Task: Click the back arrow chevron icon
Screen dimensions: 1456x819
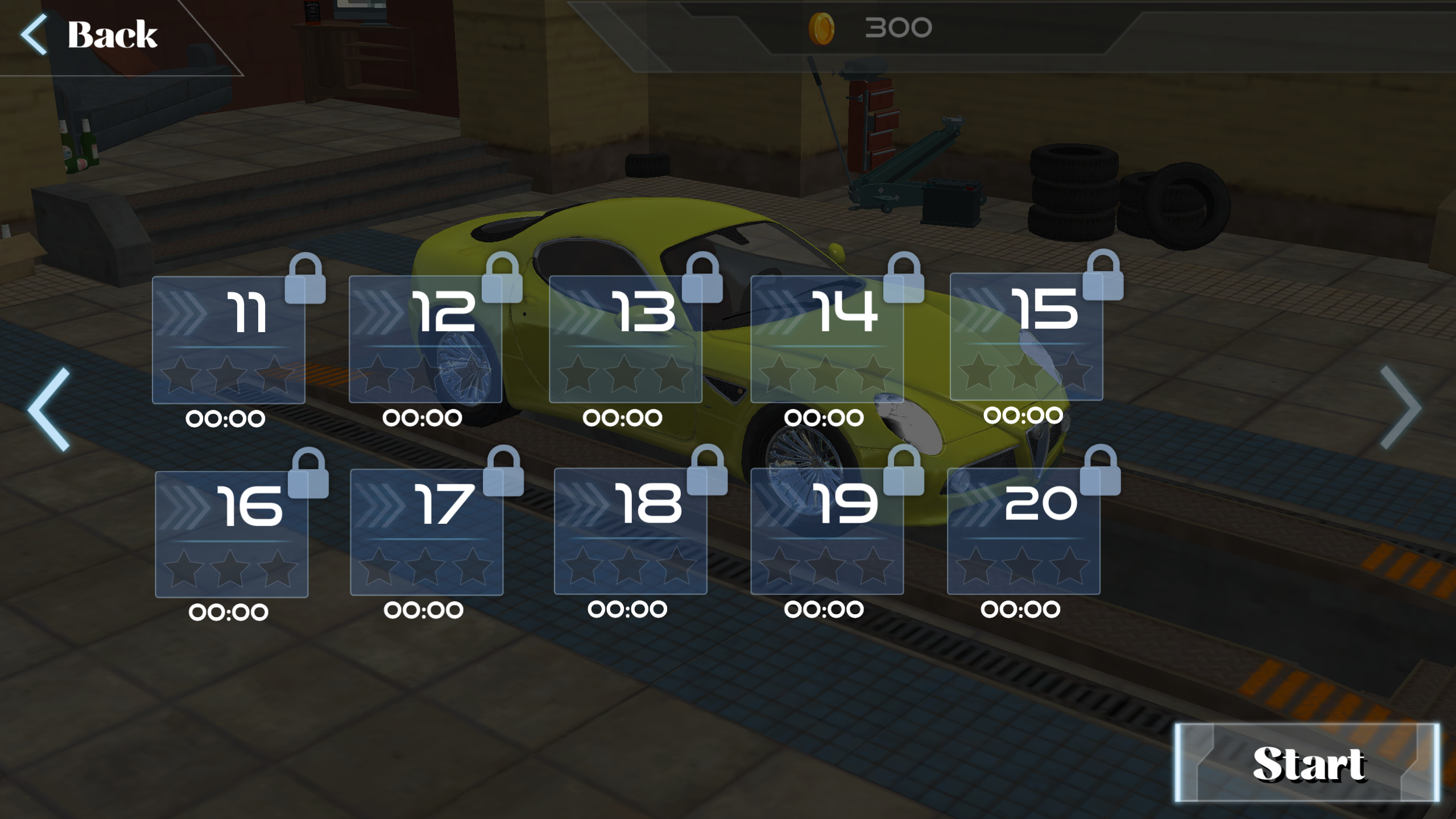Action: 34,34
